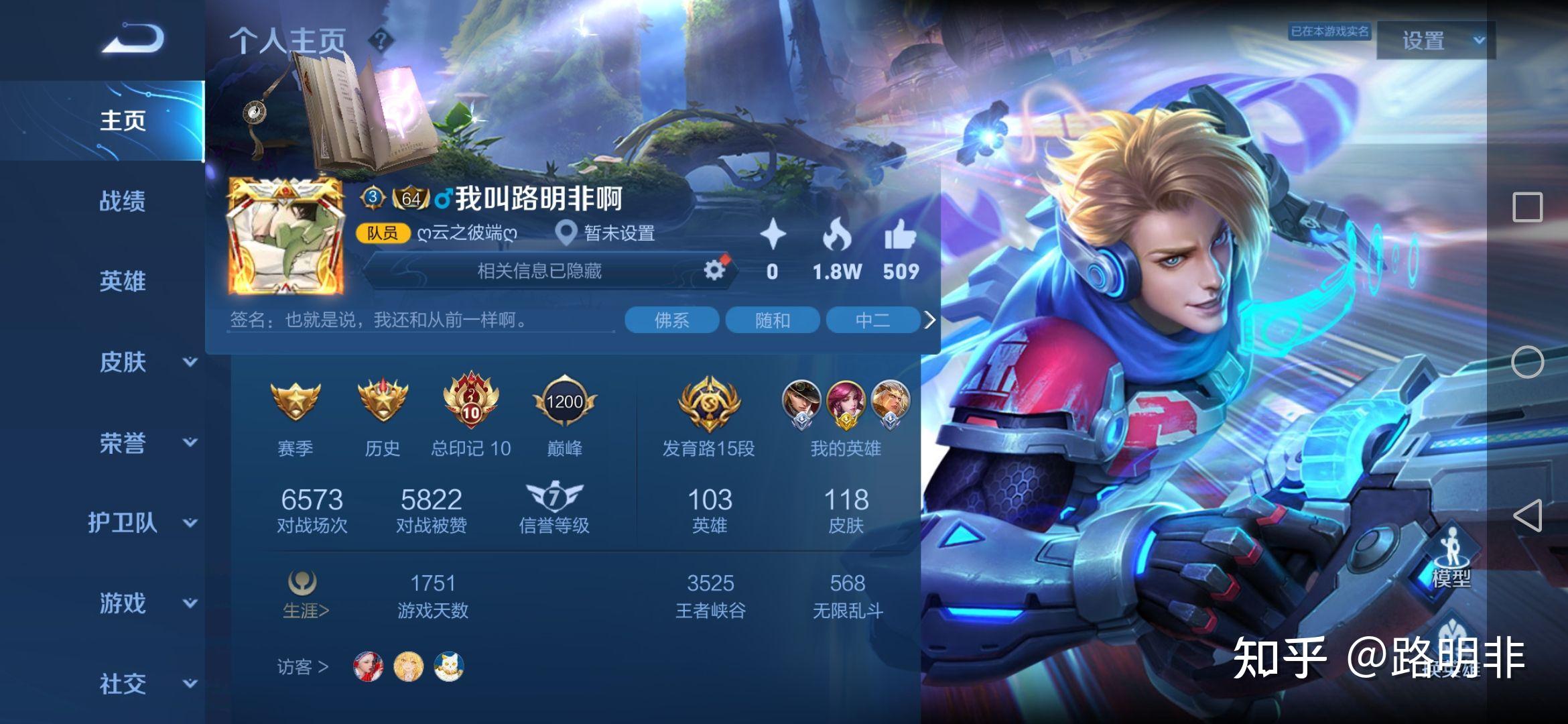Screen dimensions: 1568x724
Task: Show more tags with the right arrow
Action: click(929, 320)
